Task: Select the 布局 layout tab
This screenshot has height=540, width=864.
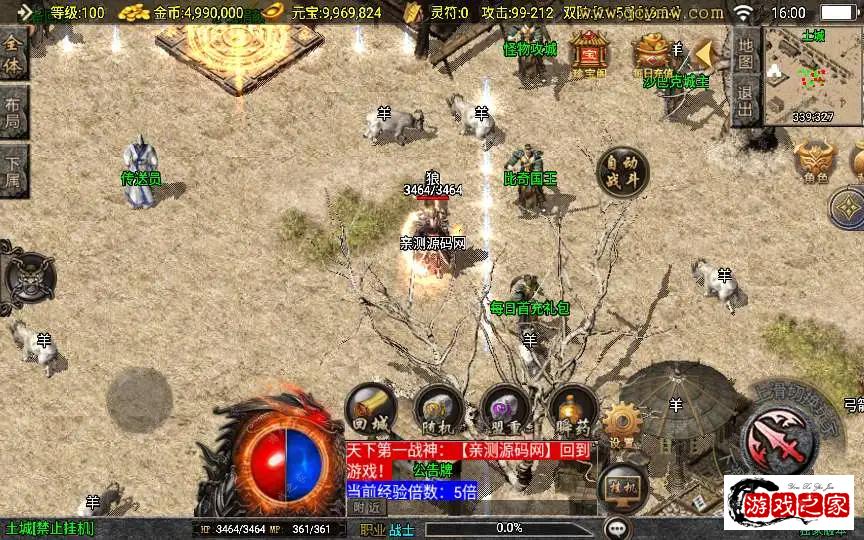Action: pos(13,112)
